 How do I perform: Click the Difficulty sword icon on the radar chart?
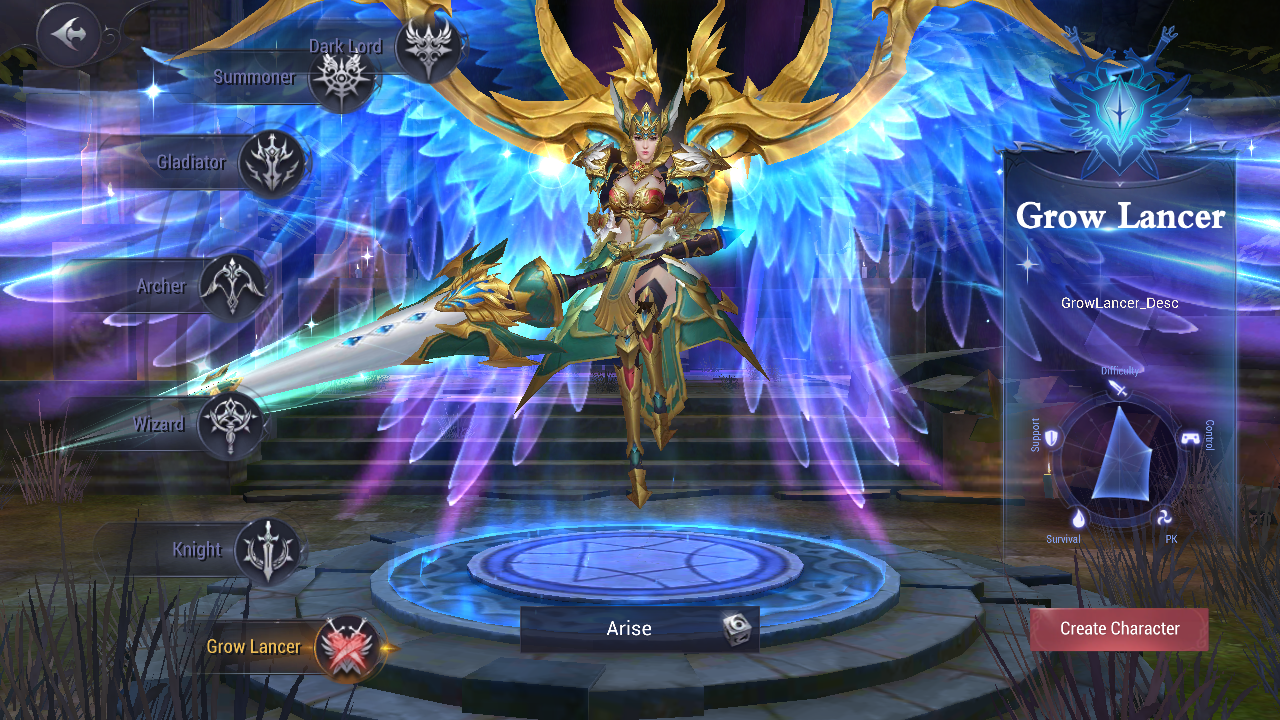point(1120,385)
